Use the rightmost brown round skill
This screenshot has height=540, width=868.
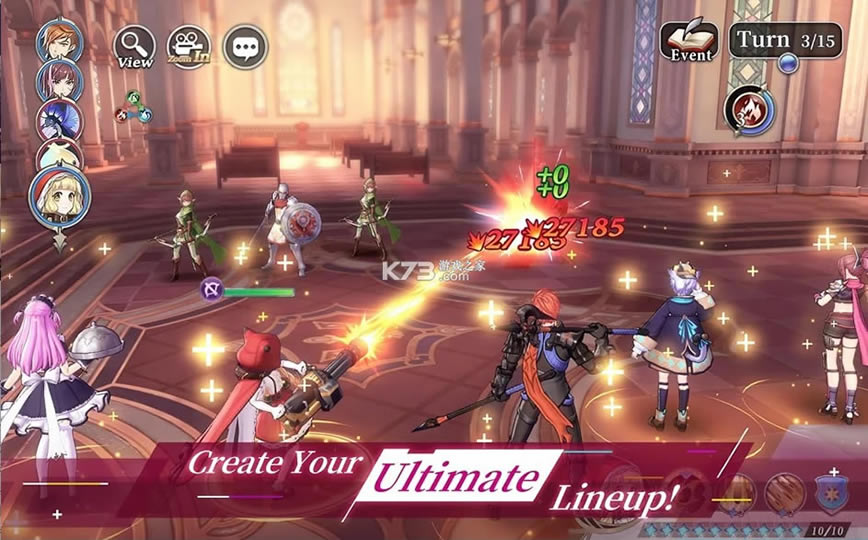point(786,494)
